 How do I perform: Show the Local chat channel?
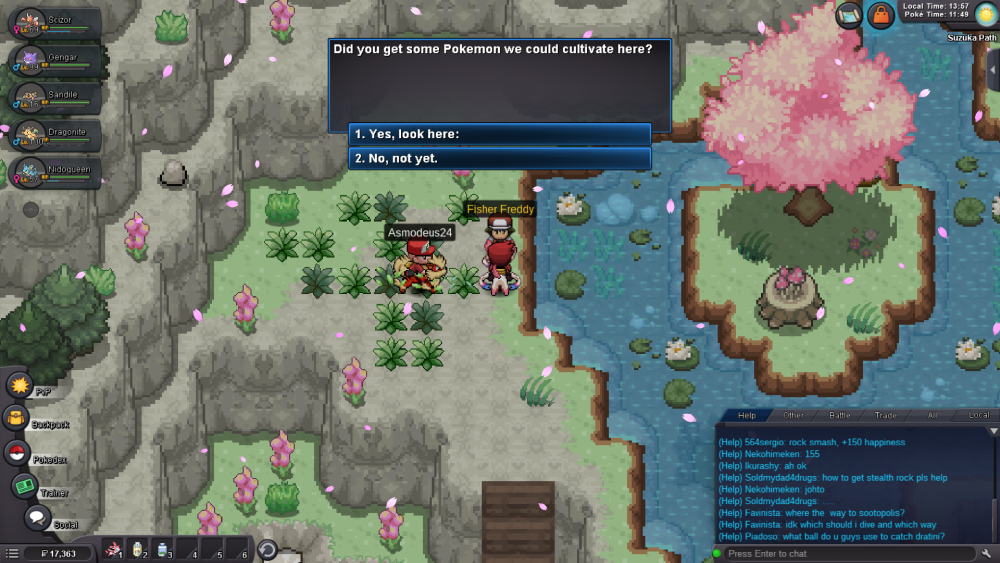[978, 415]
